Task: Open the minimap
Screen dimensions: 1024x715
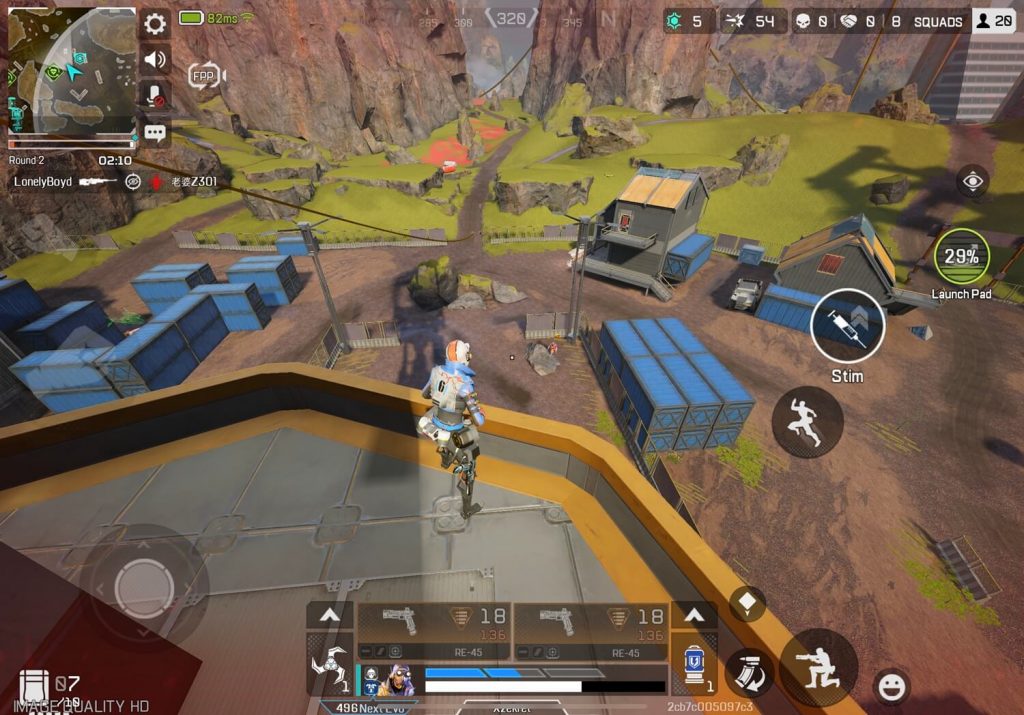Action: coord(71,69)
